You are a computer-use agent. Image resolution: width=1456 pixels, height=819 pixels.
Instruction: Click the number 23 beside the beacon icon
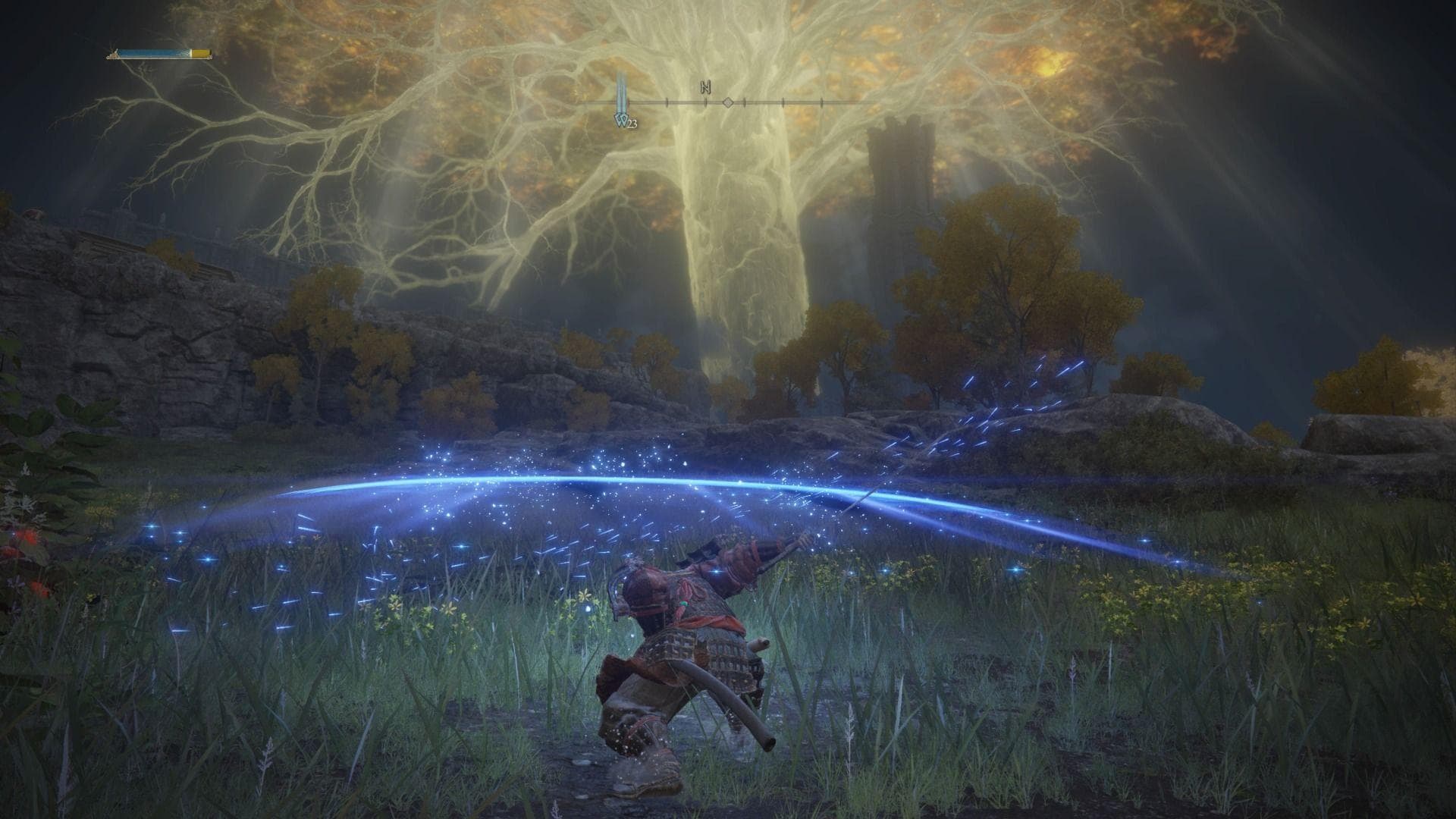(632, 123)
